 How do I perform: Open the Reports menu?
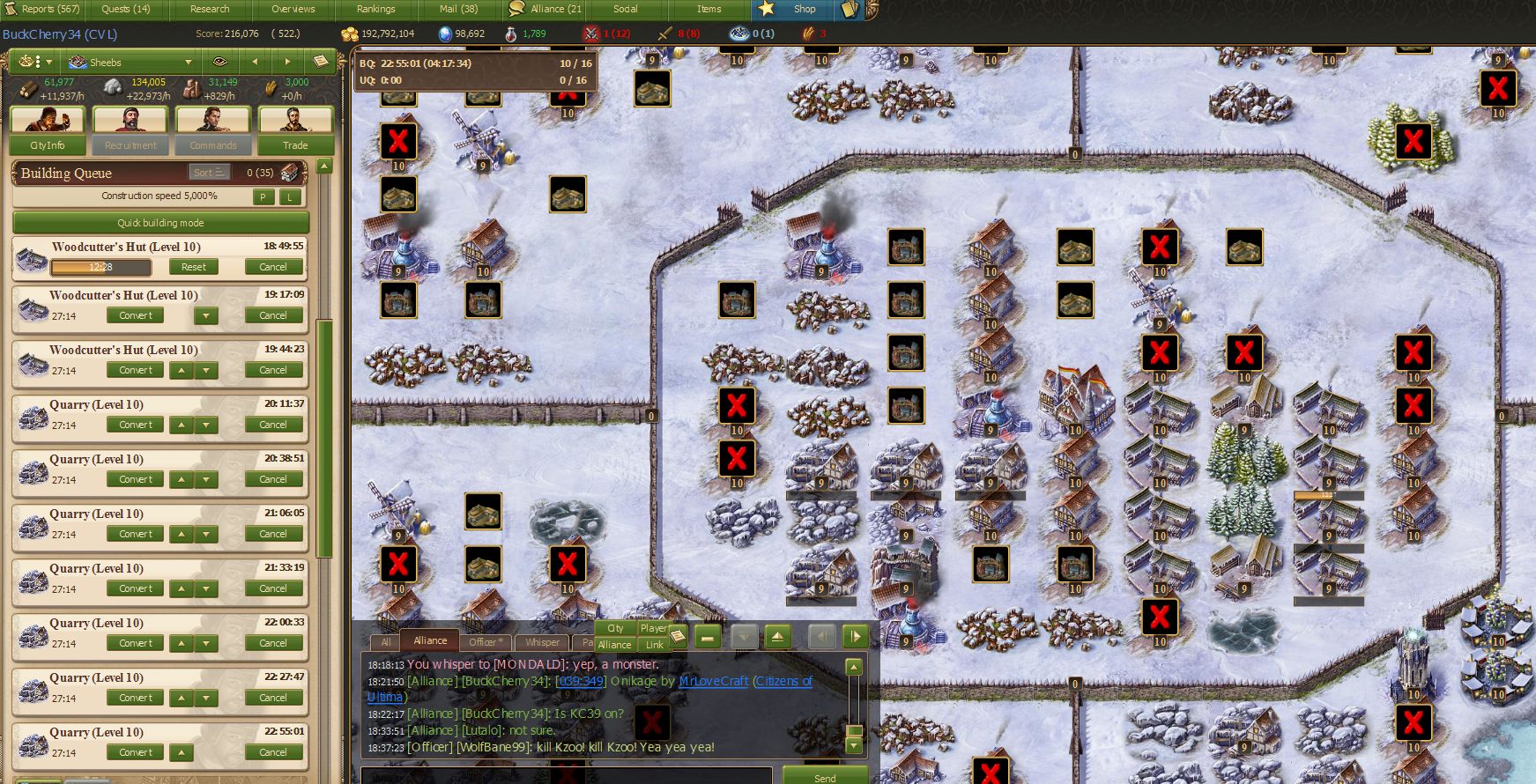point(50,9)
